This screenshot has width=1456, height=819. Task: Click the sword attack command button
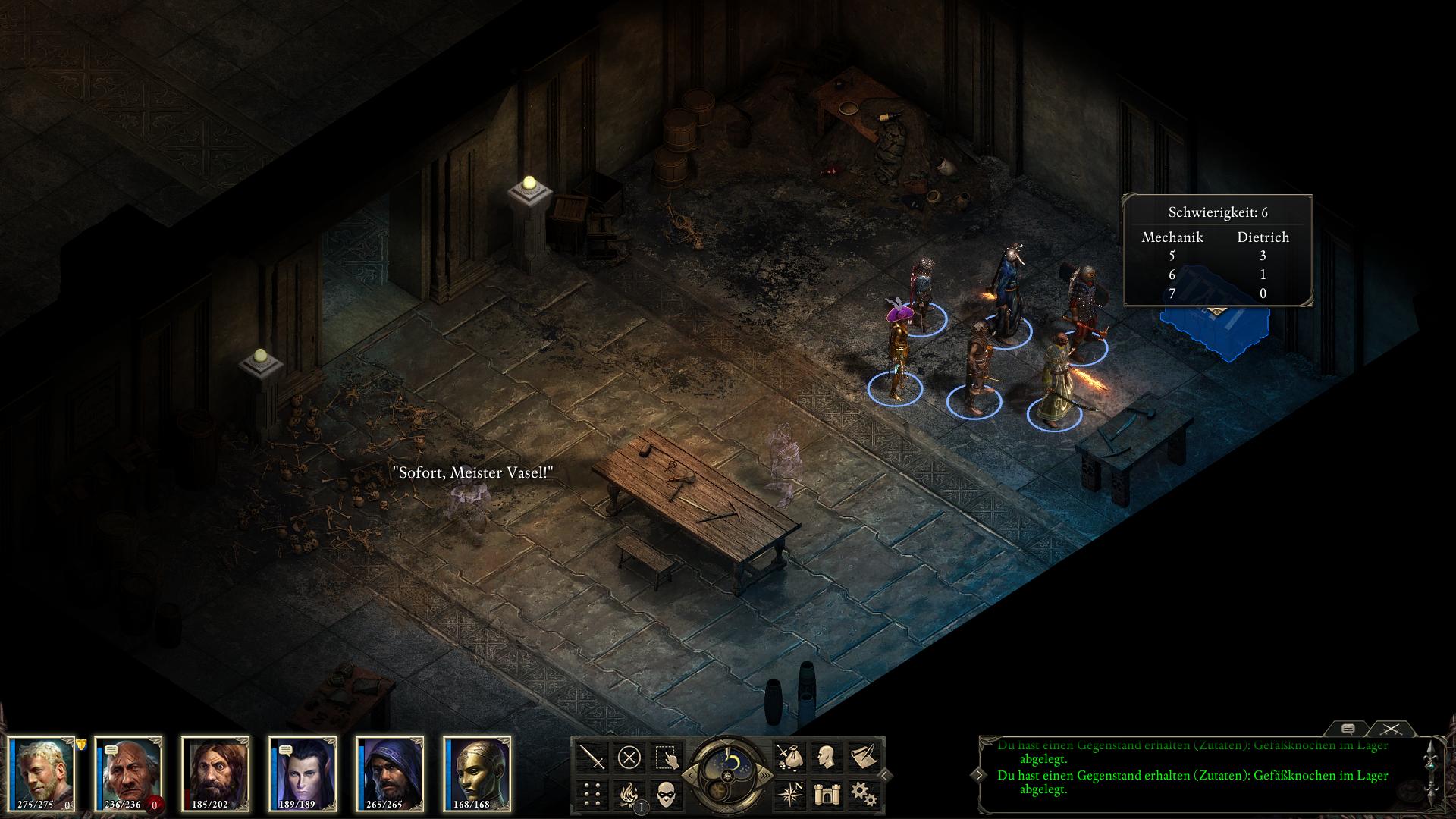(x=592, y=757)
